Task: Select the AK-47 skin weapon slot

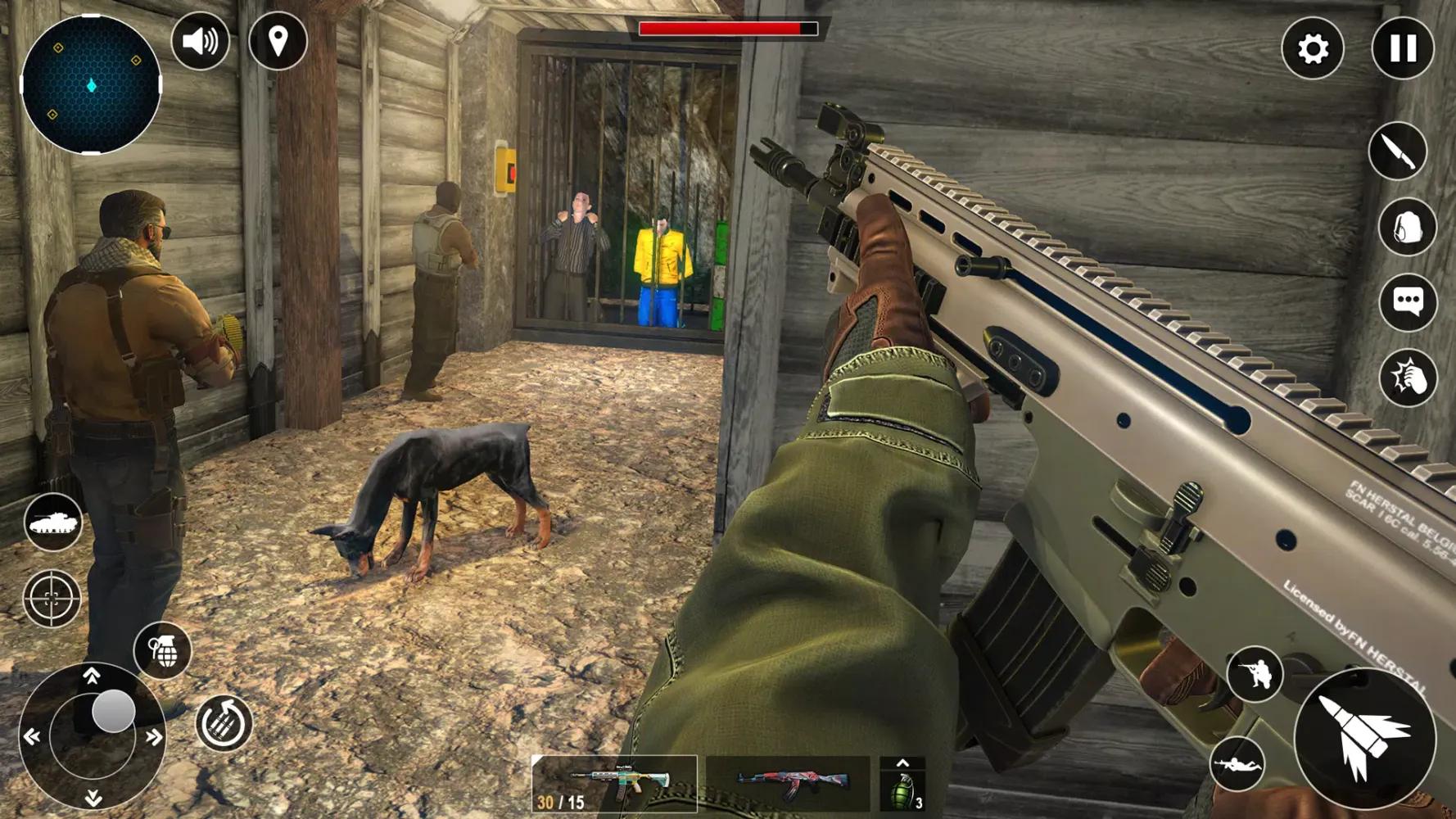Action: pyautogui.click(x=786, y=782)
